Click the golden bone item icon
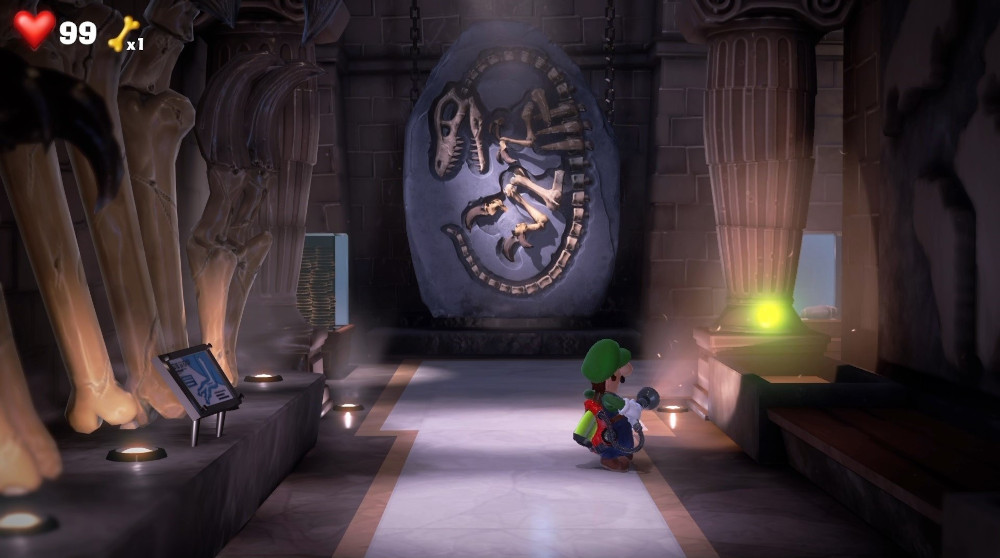Screen dimensions: 1000x558 point(122,34)
